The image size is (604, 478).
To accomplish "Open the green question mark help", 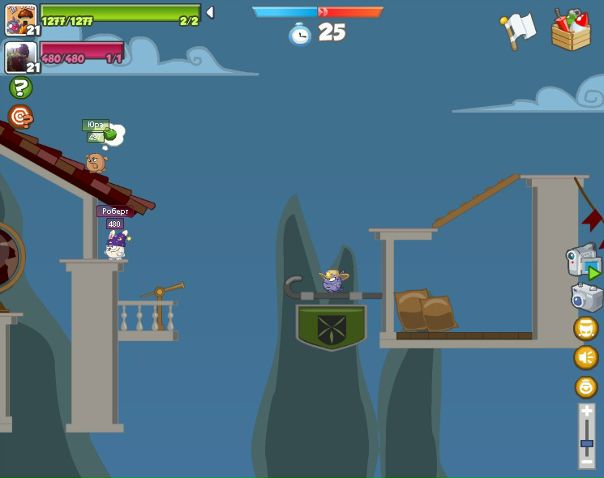I will pos(20,88).
